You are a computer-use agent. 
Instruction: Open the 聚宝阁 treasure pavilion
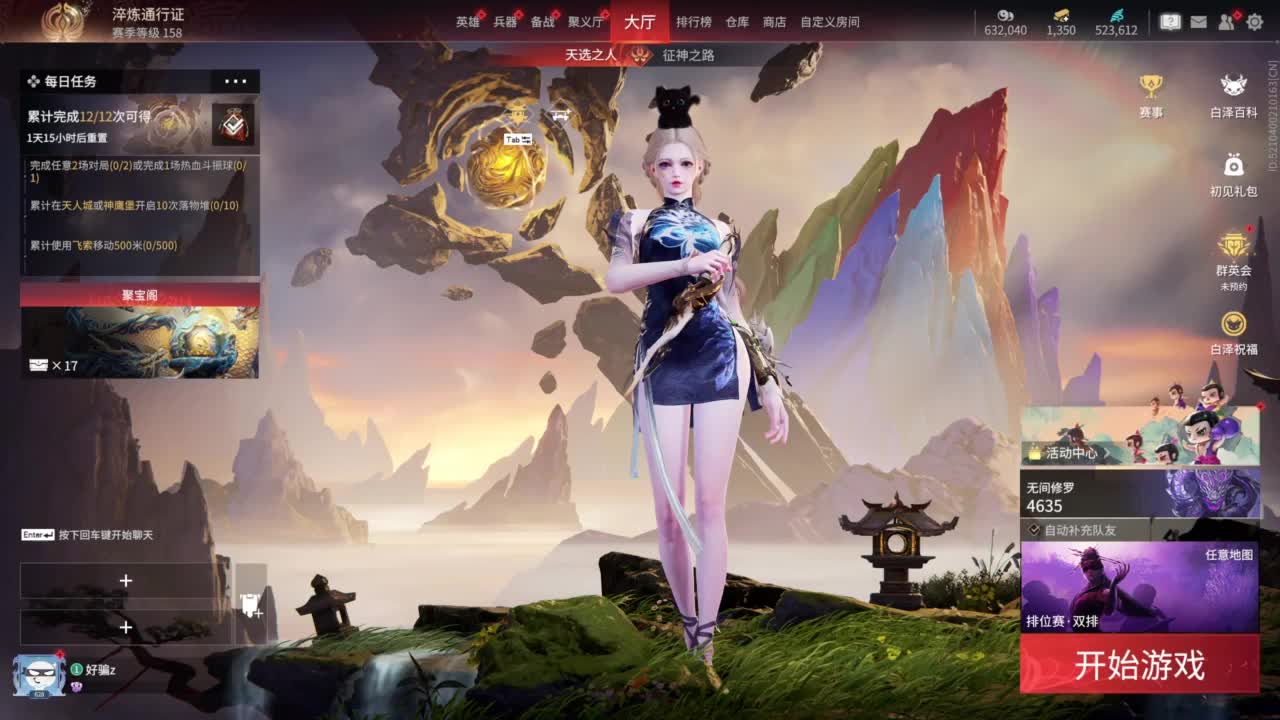click(x=139, y=294)
